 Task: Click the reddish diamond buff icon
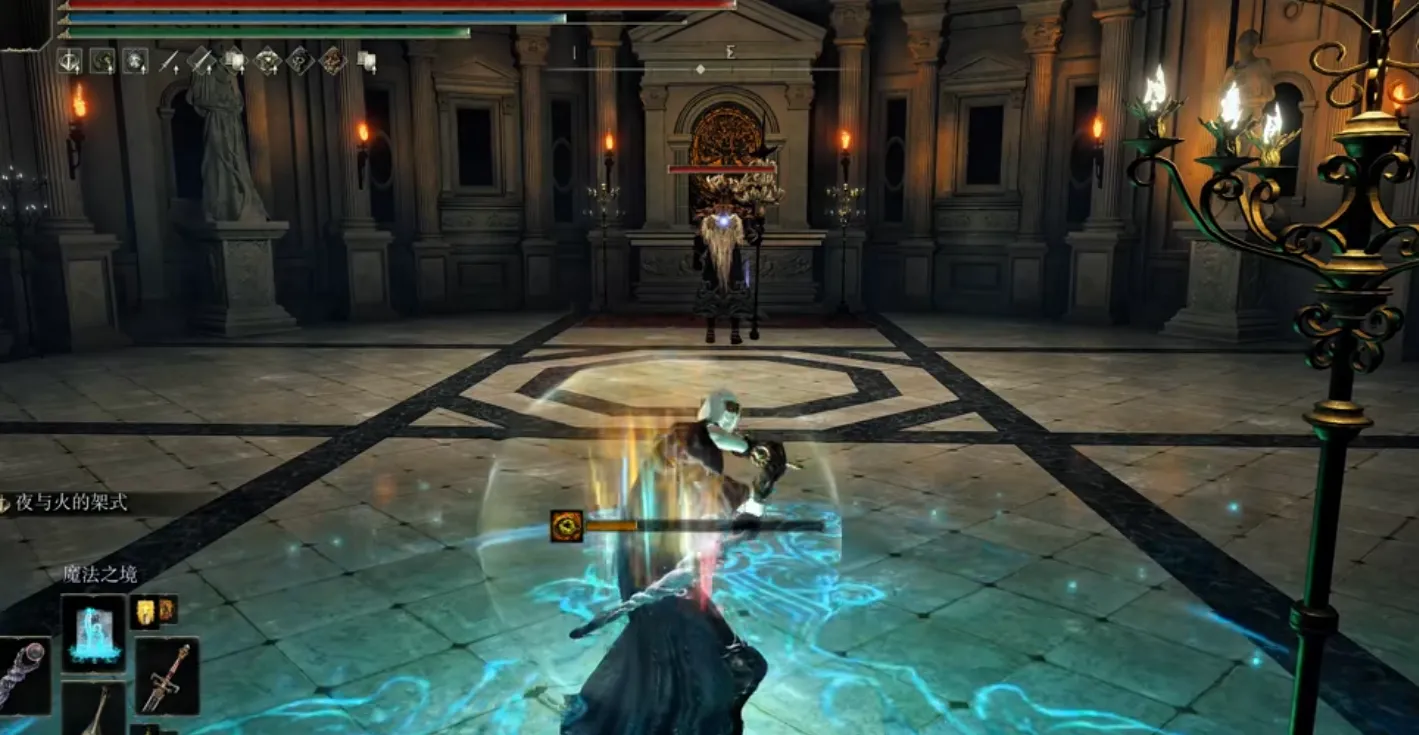click(x=332, y=61)
